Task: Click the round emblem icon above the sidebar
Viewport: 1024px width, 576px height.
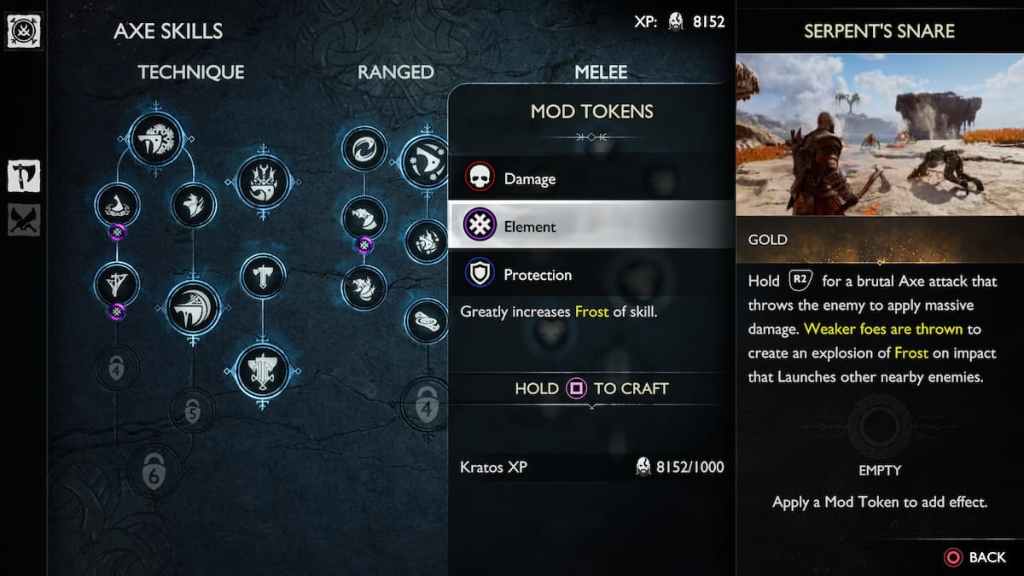Action: pyautogui.click(x=21, y=31)
